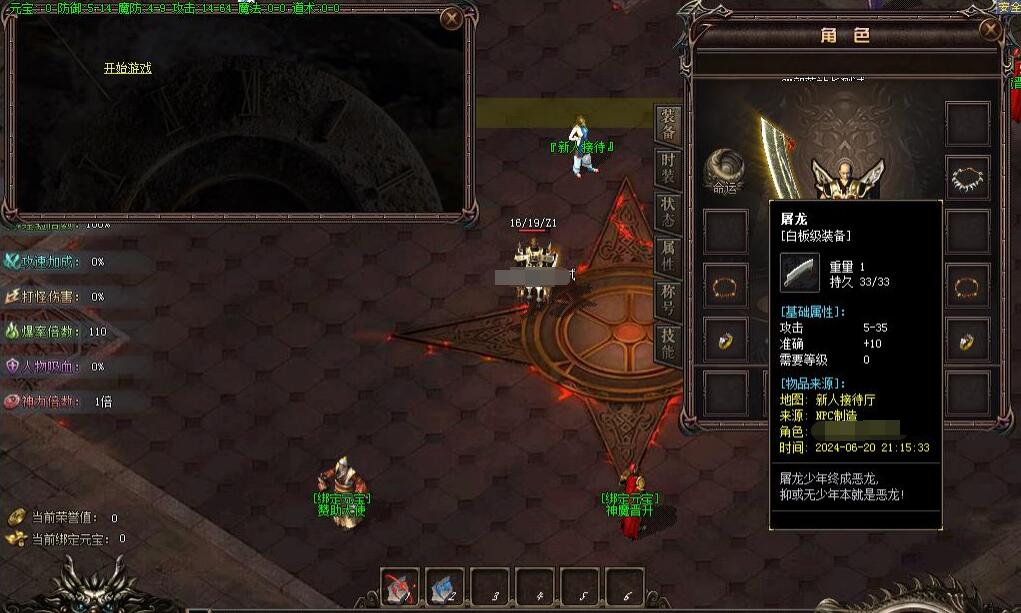Use the red scroll in hotbar slot 1
1021x613 pixels.
[400, 587]
